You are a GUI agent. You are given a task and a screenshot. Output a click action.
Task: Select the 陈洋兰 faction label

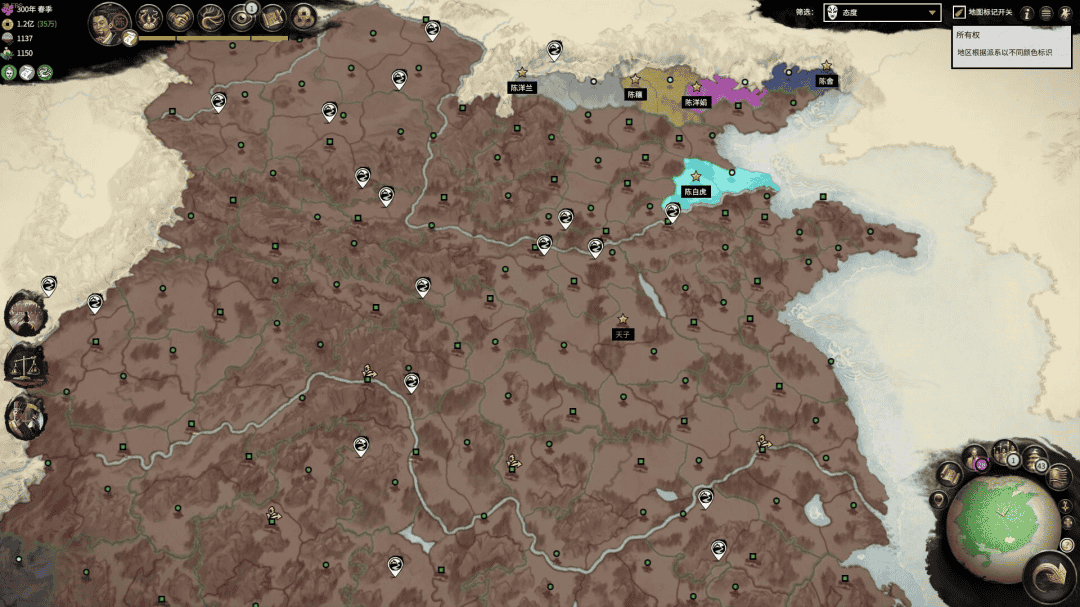523,88
